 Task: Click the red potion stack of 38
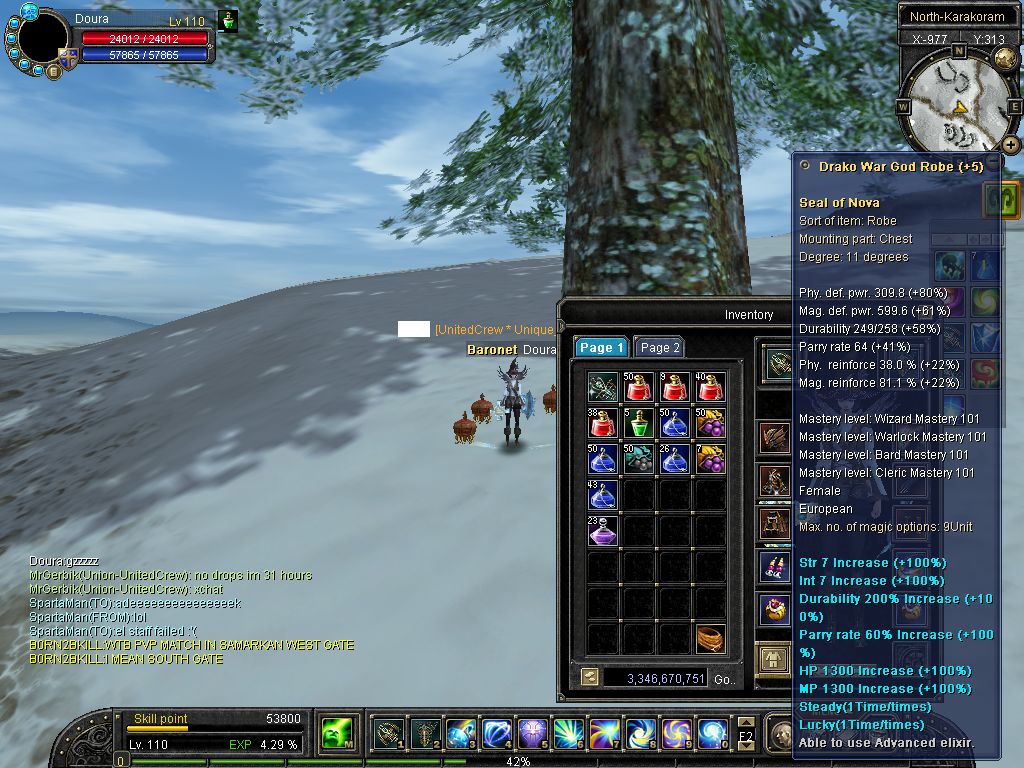pos(603,422)
